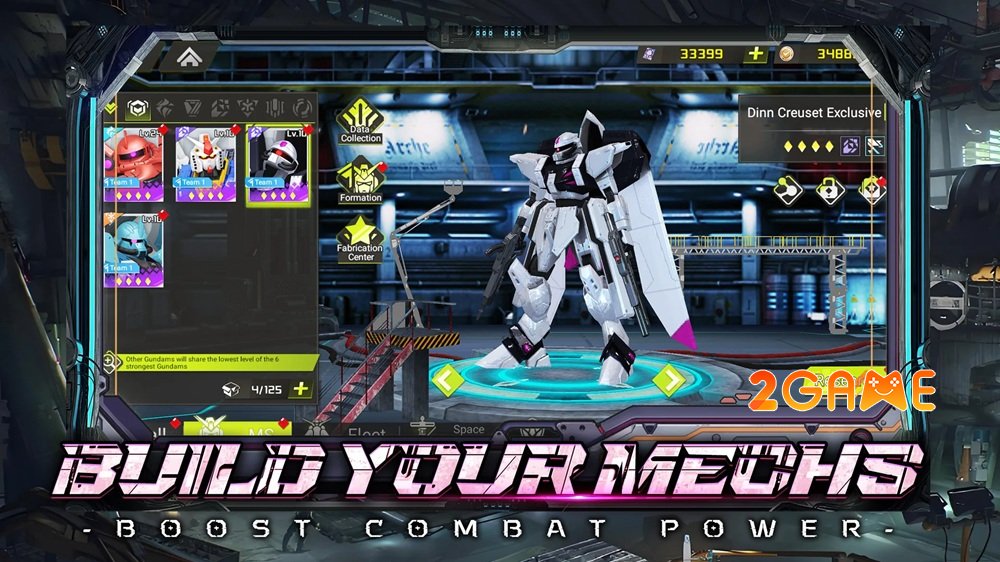Choose the black-and-white Dinn mech card
The image size is (1000, 562).
(277, 163)
